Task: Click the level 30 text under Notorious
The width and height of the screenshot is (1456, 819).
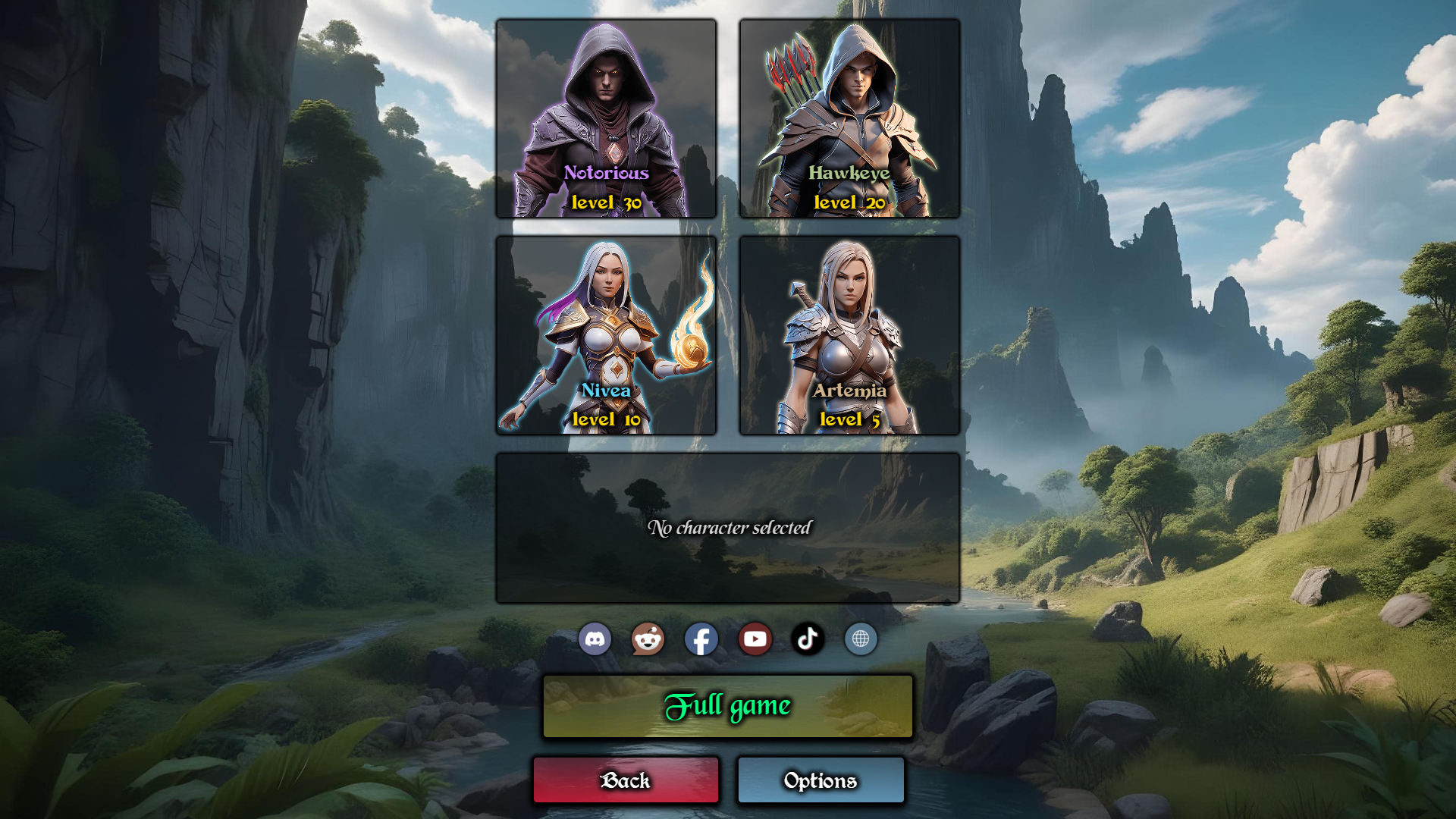Action: pyautogui.click(x=607, y=202)
